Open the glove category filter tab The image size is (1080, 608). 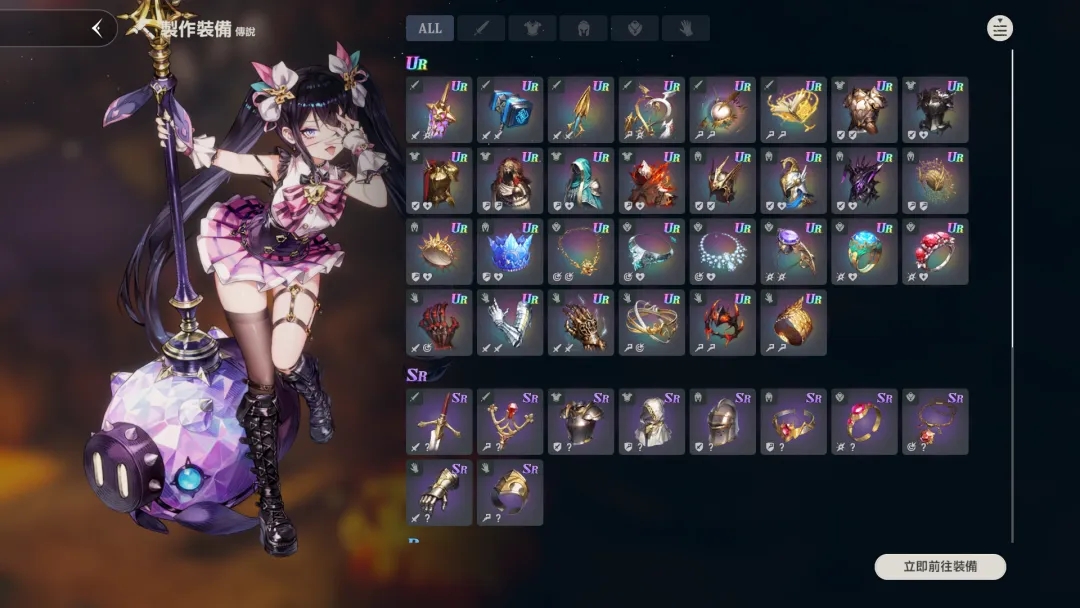click(686, 28)
